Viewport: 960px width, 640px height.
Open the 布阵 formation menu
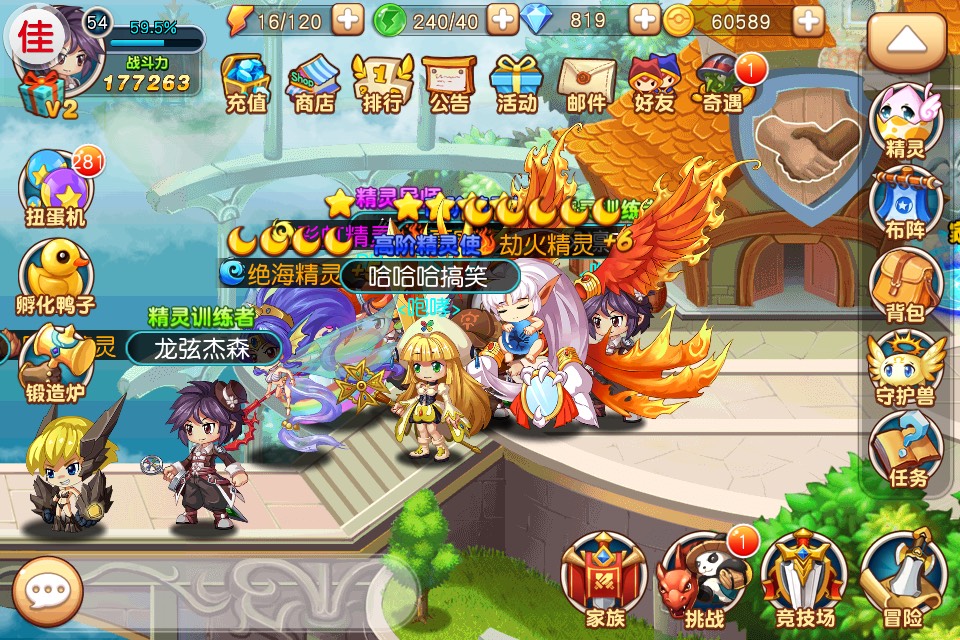click(905, 202)
